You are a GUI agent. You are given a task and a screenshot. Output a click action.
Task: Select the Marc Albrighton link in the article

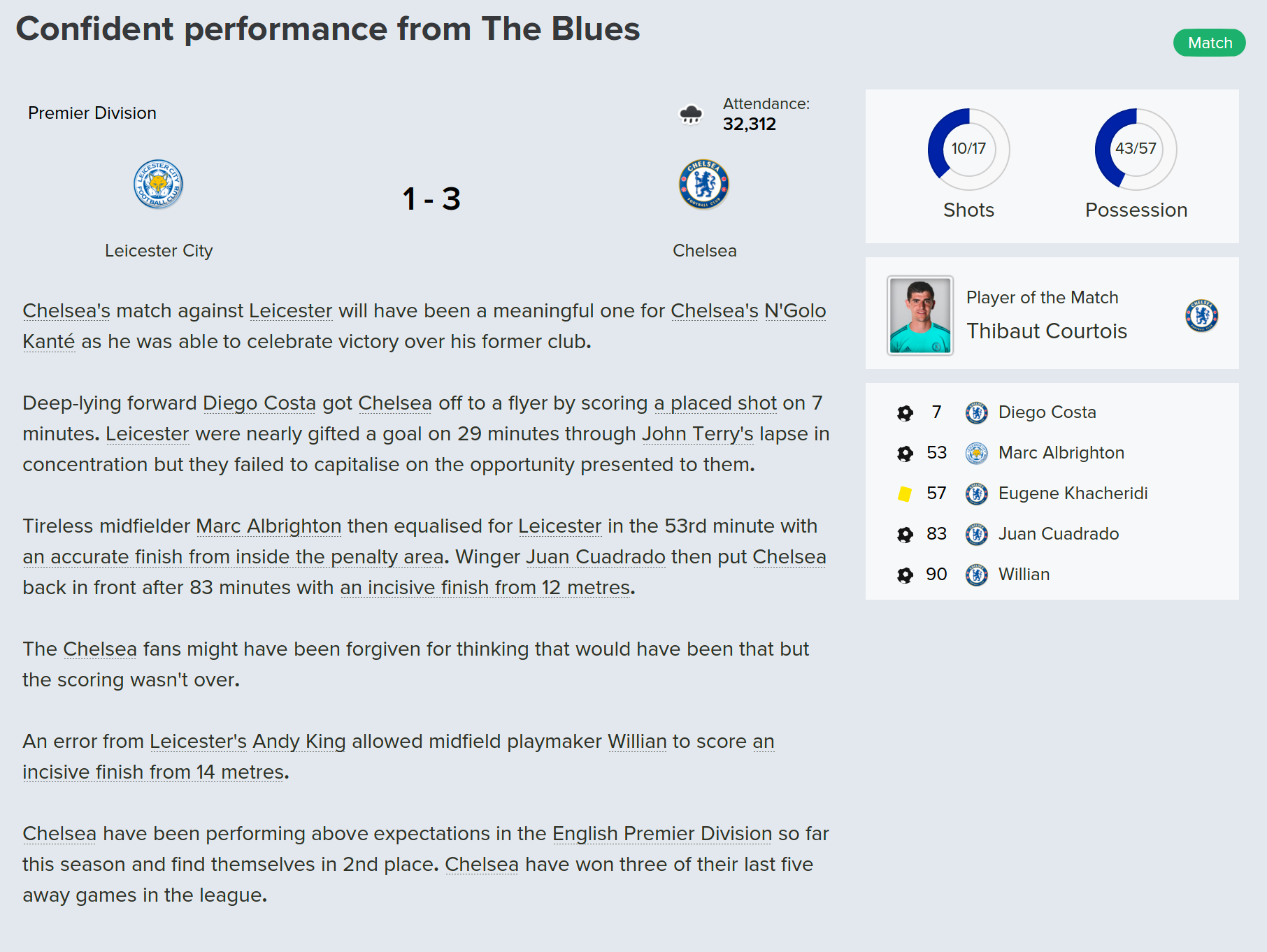click(x=269, y=526)
